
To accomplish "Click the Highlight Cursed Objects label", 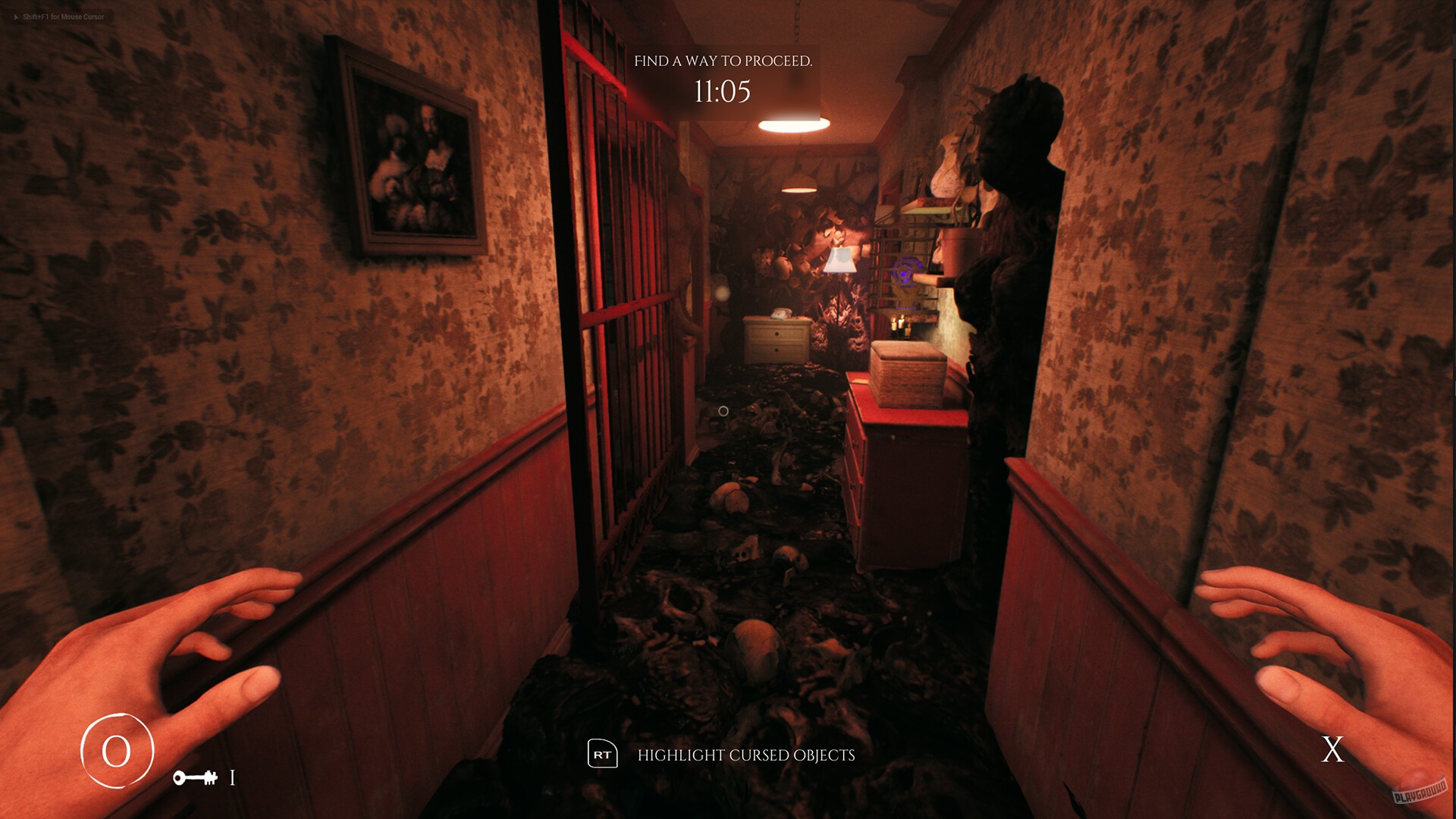I will click(x=747, y=755).
